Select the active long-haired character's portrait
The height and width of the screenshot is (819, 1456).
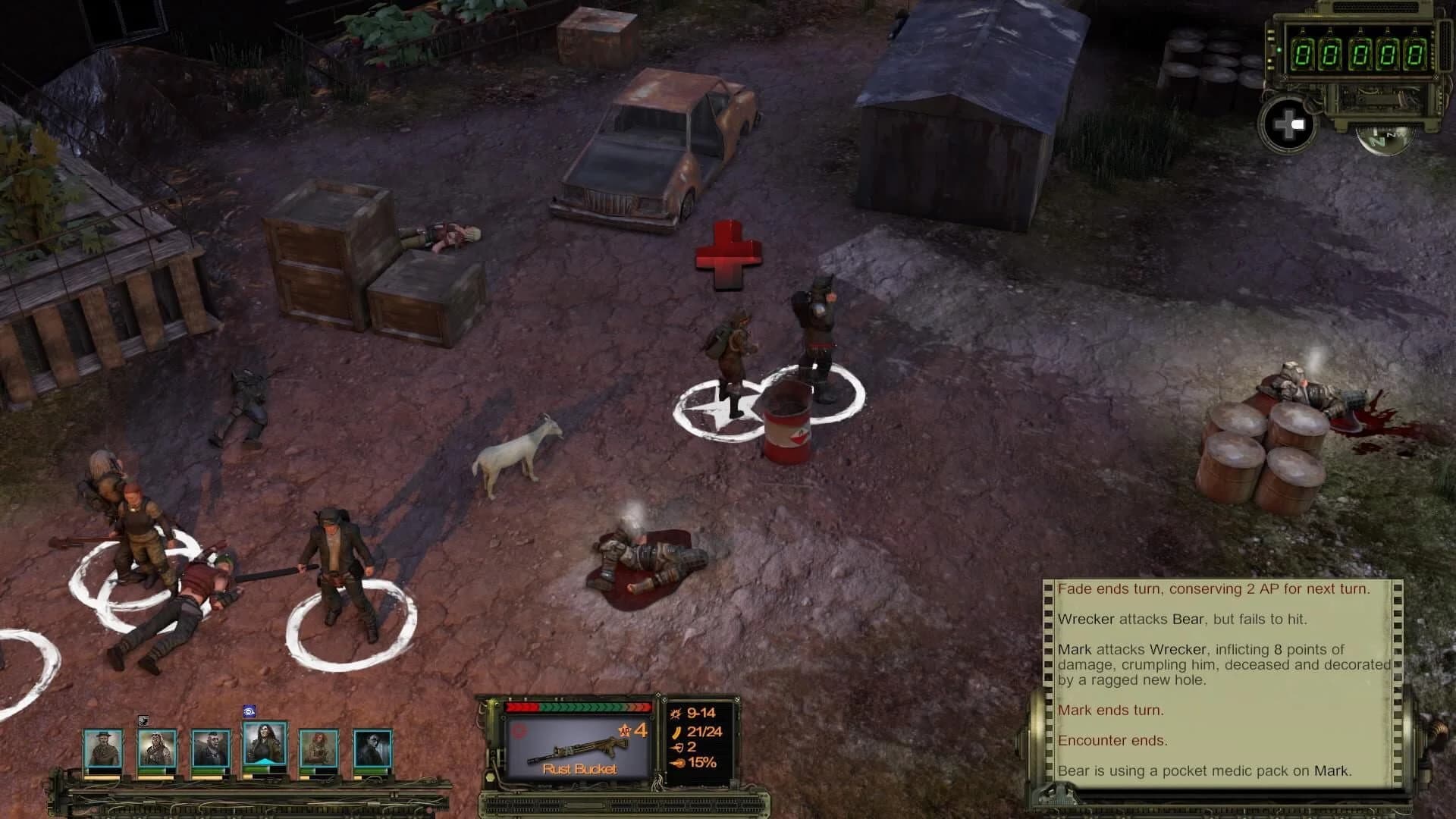pyautogui.click(x=265, y=743)
